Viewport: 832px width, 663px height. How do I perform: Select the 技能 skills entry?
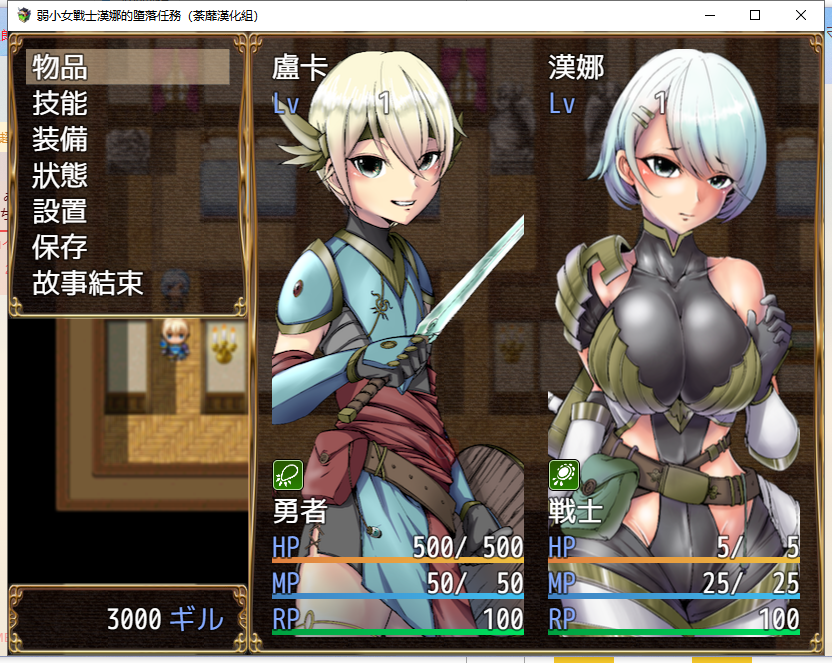point(60,103)
